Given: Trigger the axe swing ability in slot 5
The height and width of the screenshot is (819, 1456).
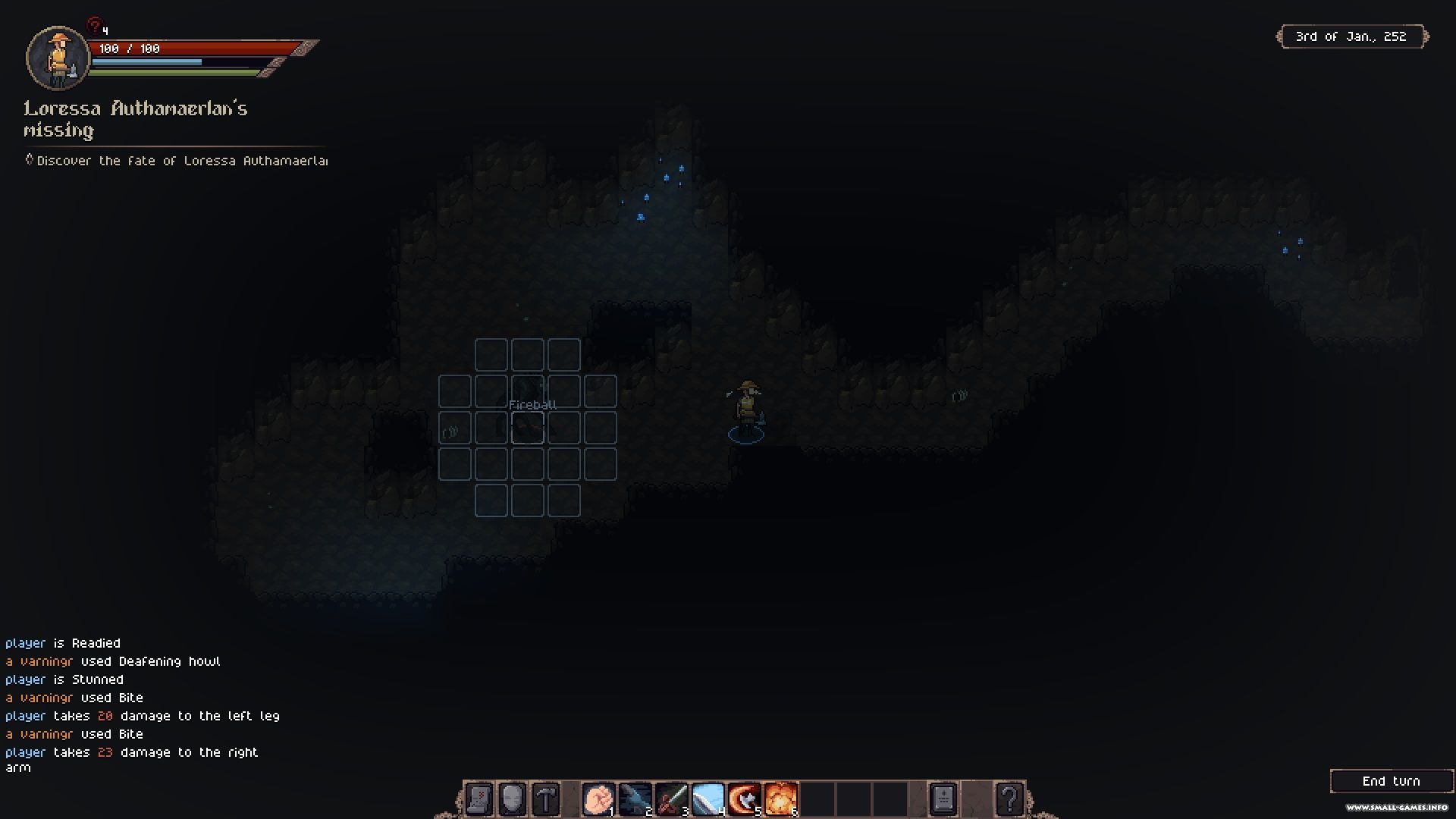Looking at the screenshot, I should [x=744, y=799].
